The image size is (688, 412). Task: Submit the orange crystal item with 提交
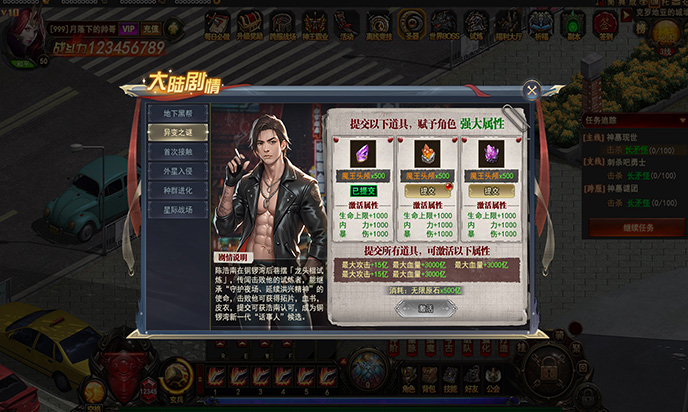pos(427,190)
